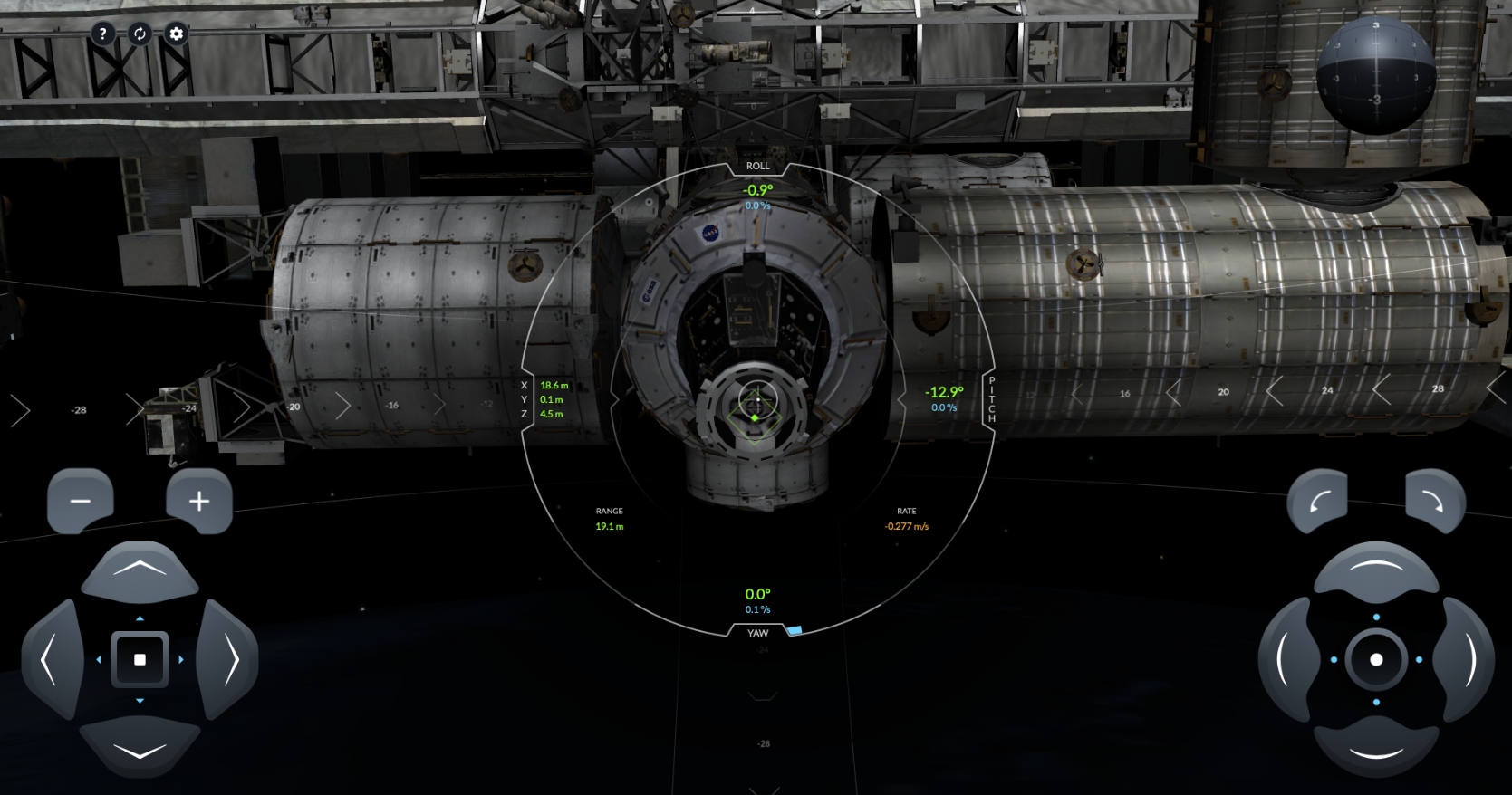Click the attitude globe in the corner
Screen dimensions: 1512x795
point(1375,75)
